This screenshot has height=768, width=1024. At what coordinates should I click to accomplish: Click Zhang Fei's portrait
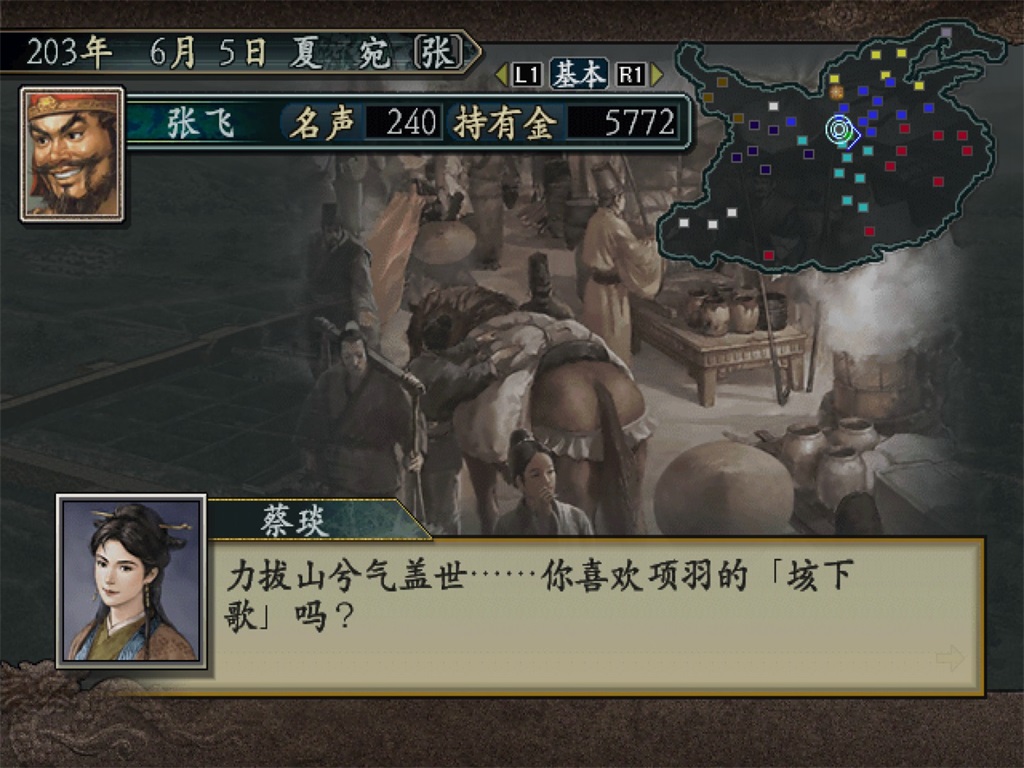72,154
